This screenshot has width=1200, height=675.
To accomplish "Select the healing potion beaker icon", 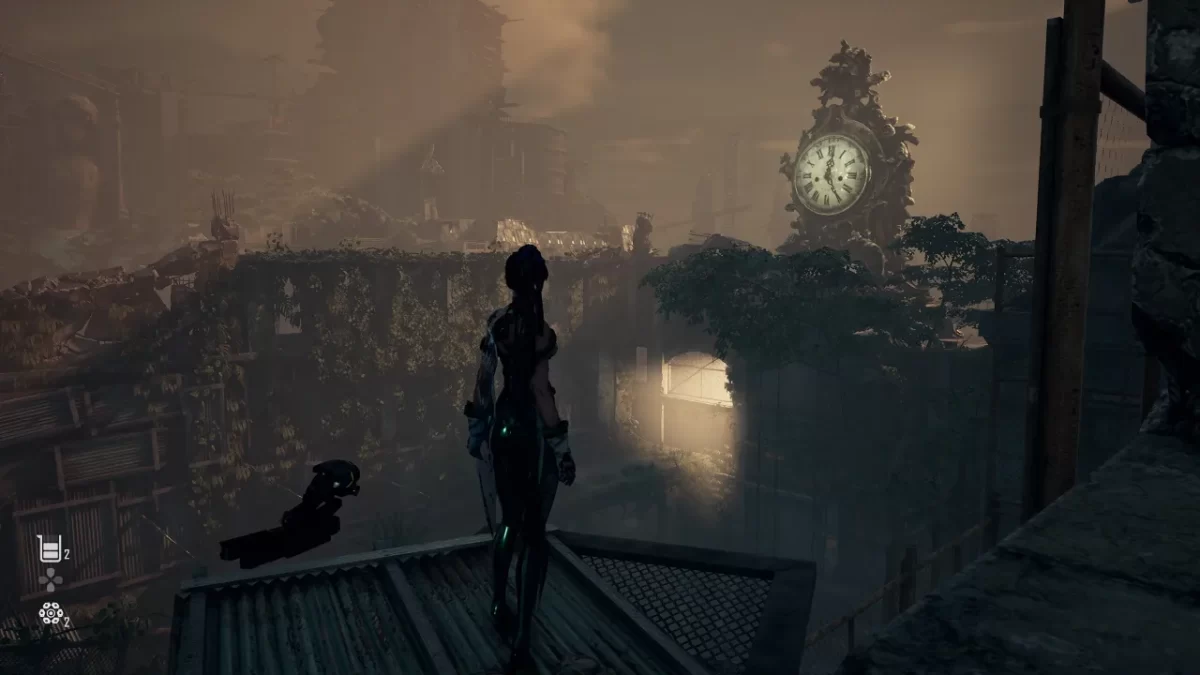I will point(48,547).
